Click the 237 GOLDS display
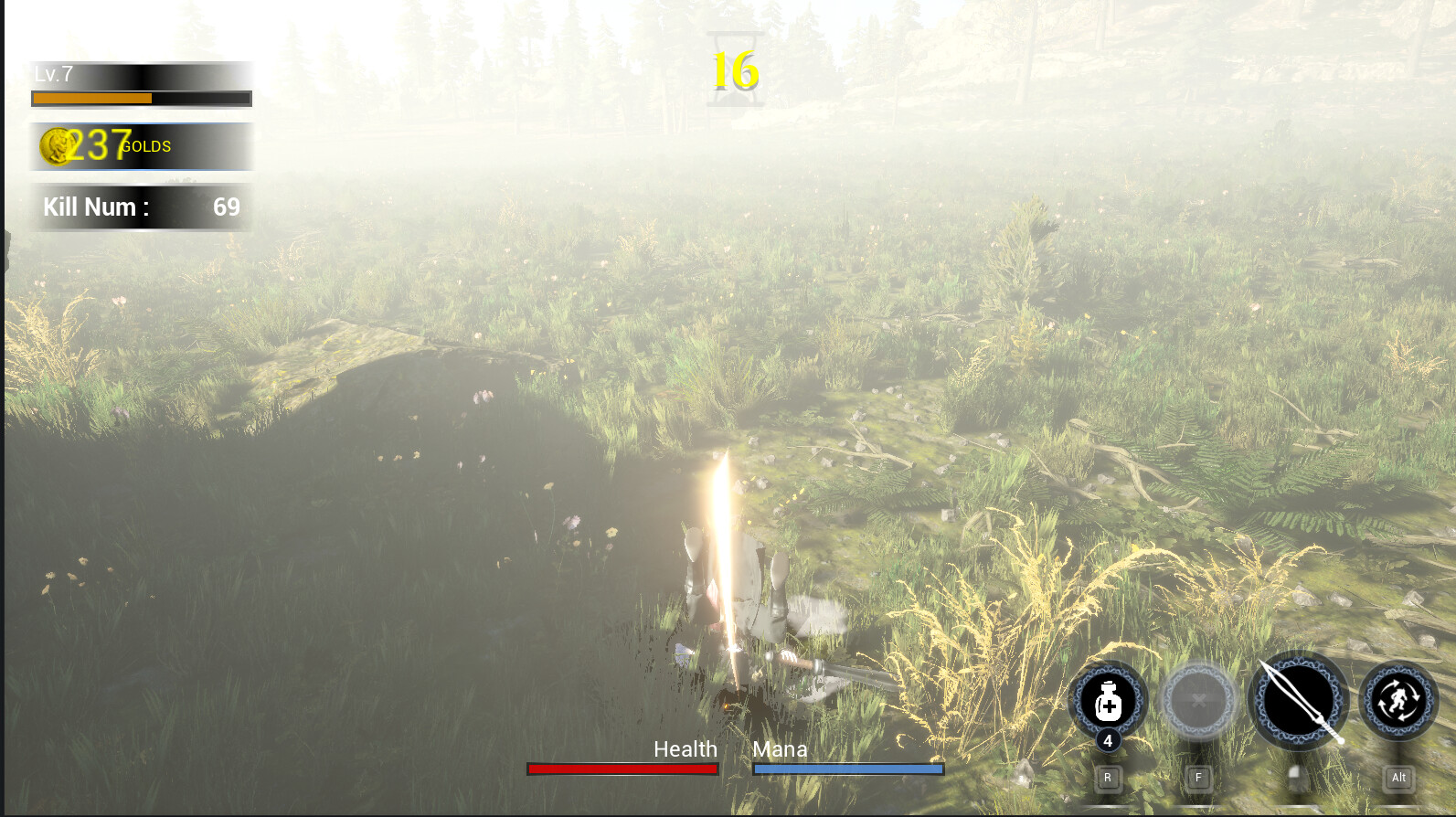Image resolution: width=1456 pixels, height=817 pixels. click(x=101, y=145)
